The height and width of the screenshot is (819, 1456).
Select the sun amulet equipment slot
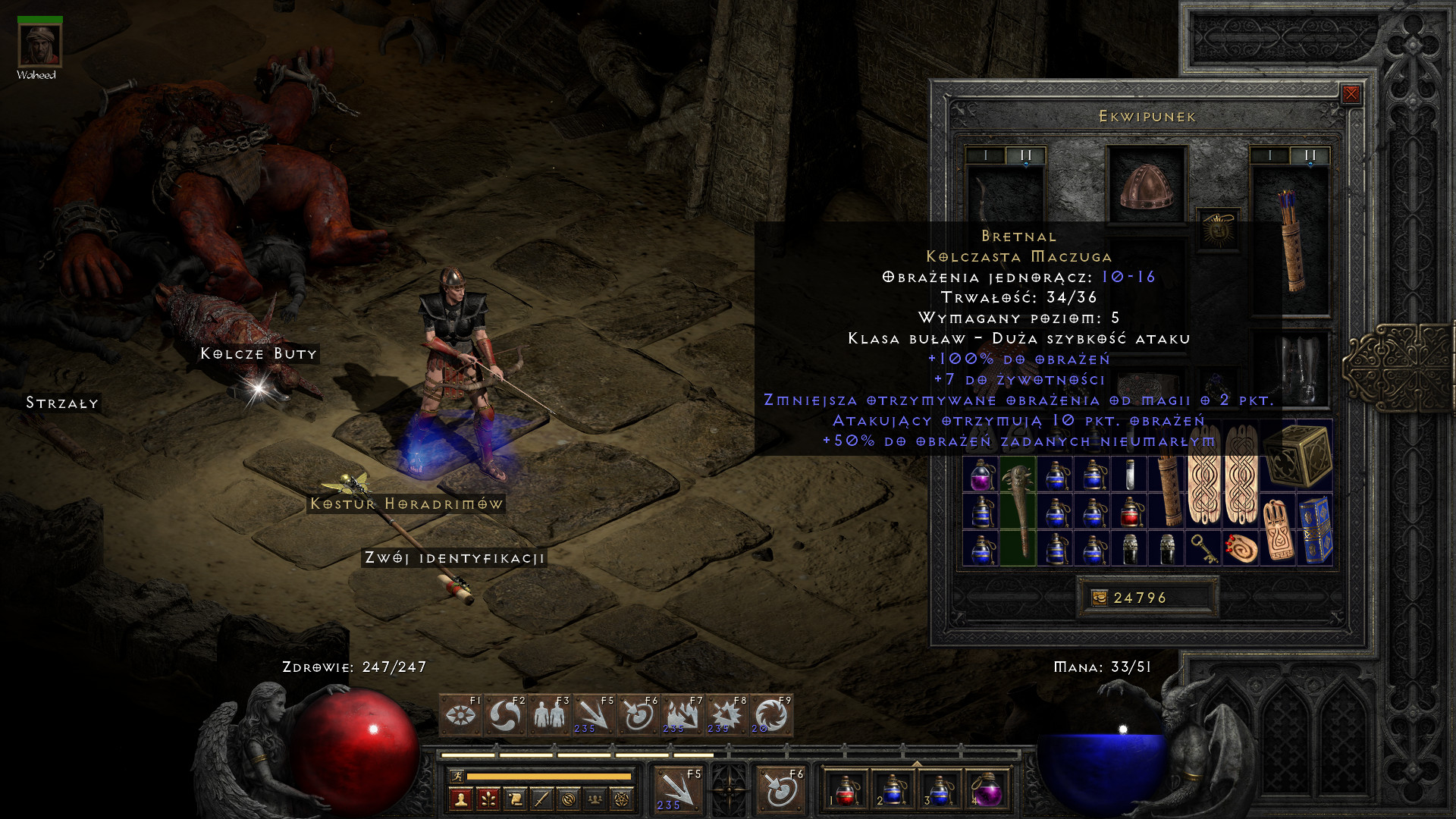tap(1218, 229)
